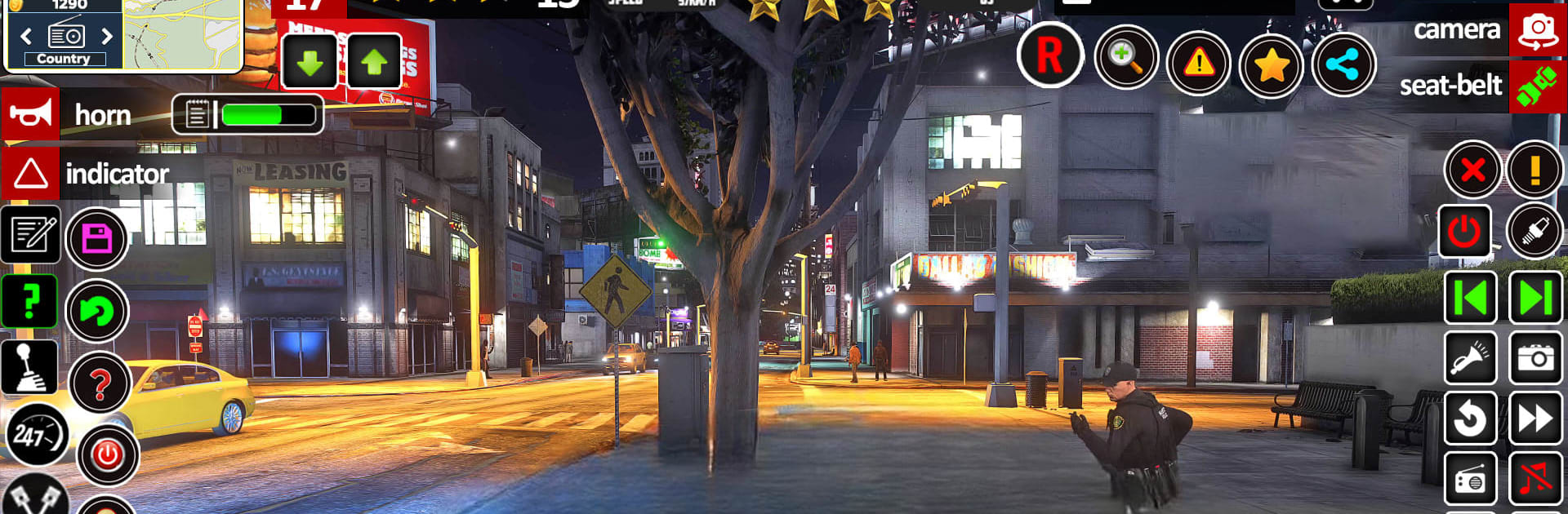The width and height of the screenshot is (1568, 514).
Task: Take a screenshot with the camera icon
Action: [x=1535, y=357]
